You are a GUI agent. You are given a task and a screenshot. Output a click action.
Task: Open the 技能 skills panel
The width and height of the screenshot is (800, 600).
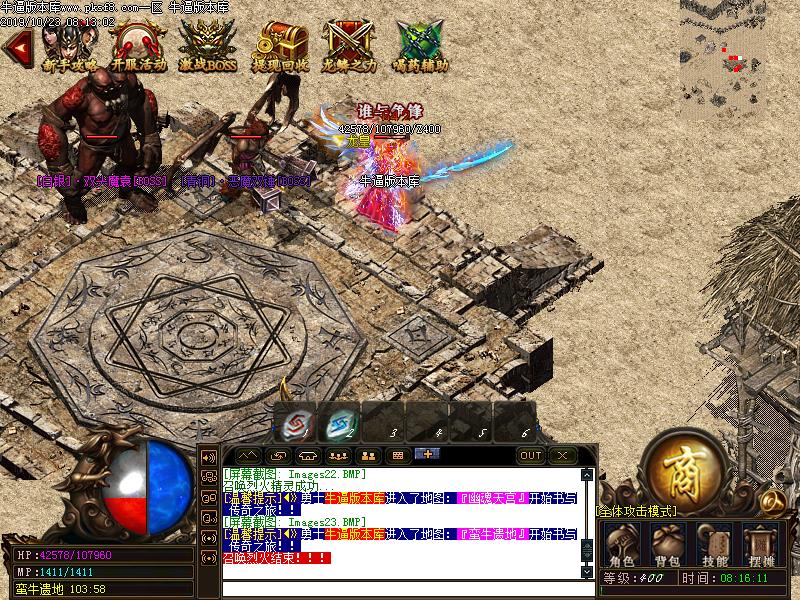[714, 546]
